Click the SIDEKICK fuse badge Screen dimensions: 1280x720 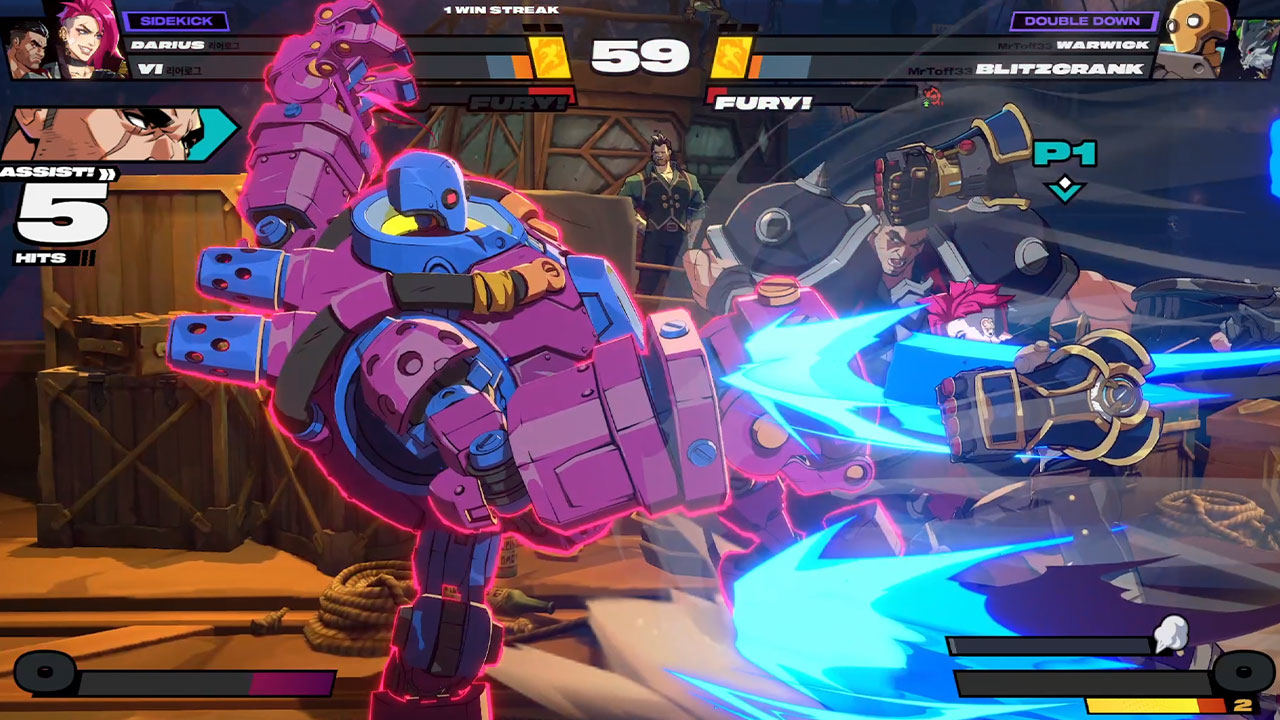[176, 21]
